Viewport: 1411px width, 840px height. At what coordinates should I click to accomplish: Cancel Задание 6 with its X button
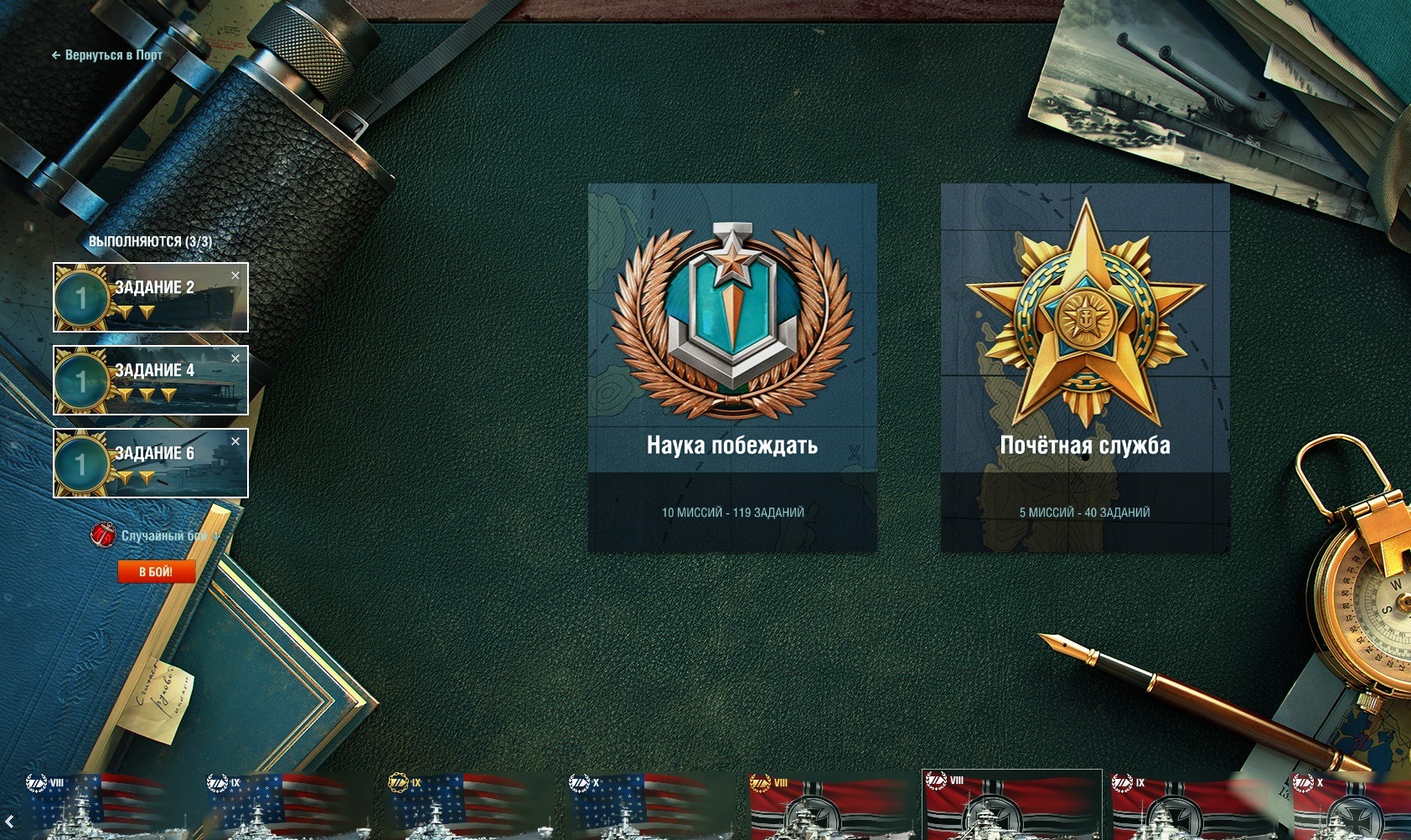pos(235,441)
